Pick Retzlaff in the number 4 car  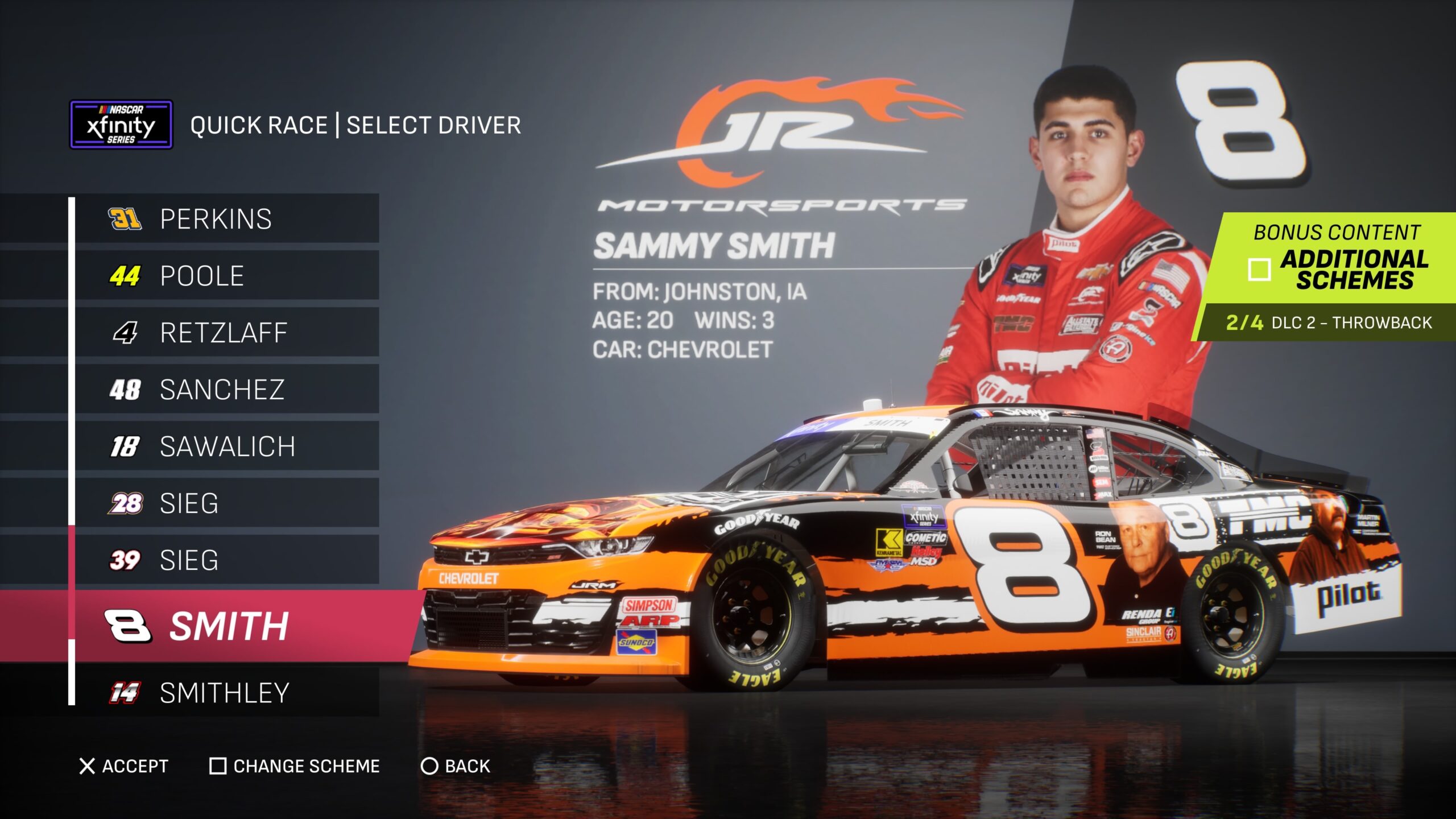[226, 333]
